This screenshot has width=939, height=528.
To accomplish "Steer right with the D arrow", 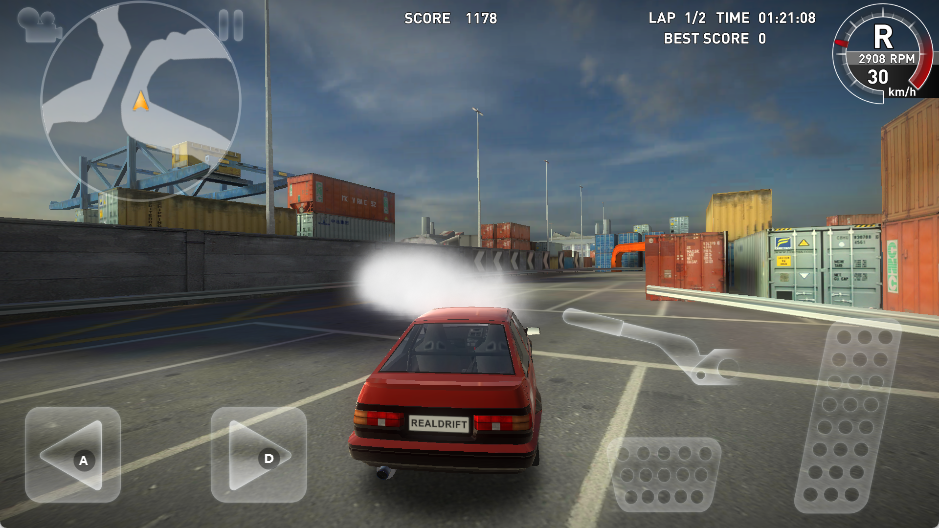I will click(258, 455).
